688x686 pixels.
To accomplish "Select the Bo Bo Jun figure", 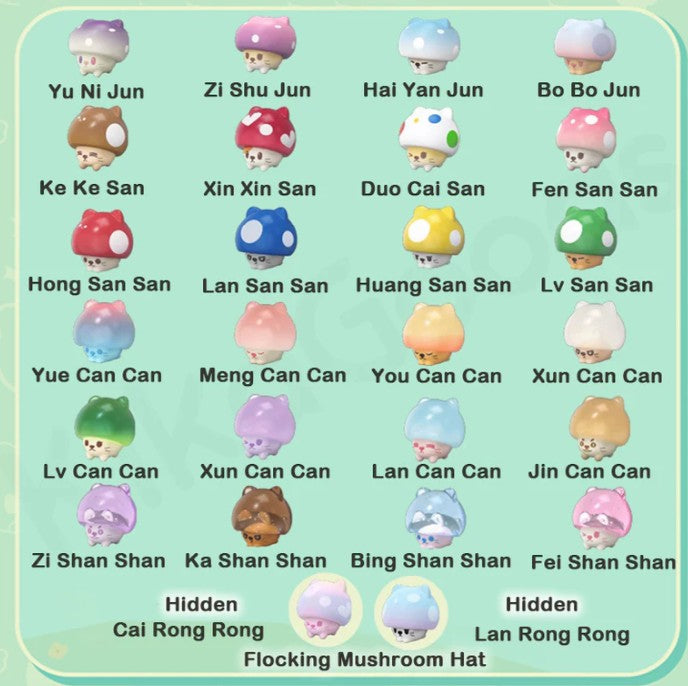I will pos(585,46).
